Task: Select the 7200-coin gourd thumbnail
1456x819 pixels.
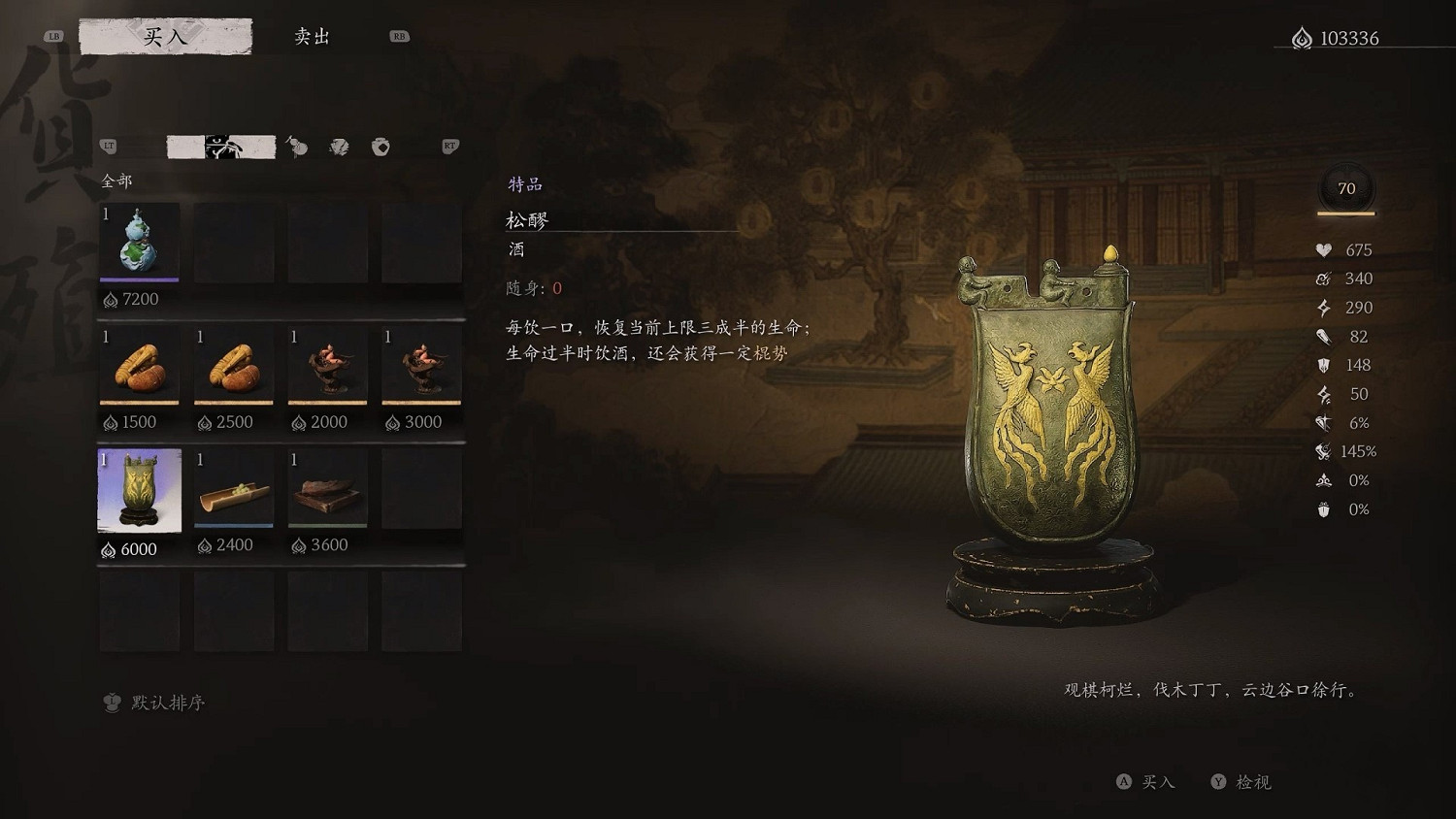Action: tap(139, 243)
